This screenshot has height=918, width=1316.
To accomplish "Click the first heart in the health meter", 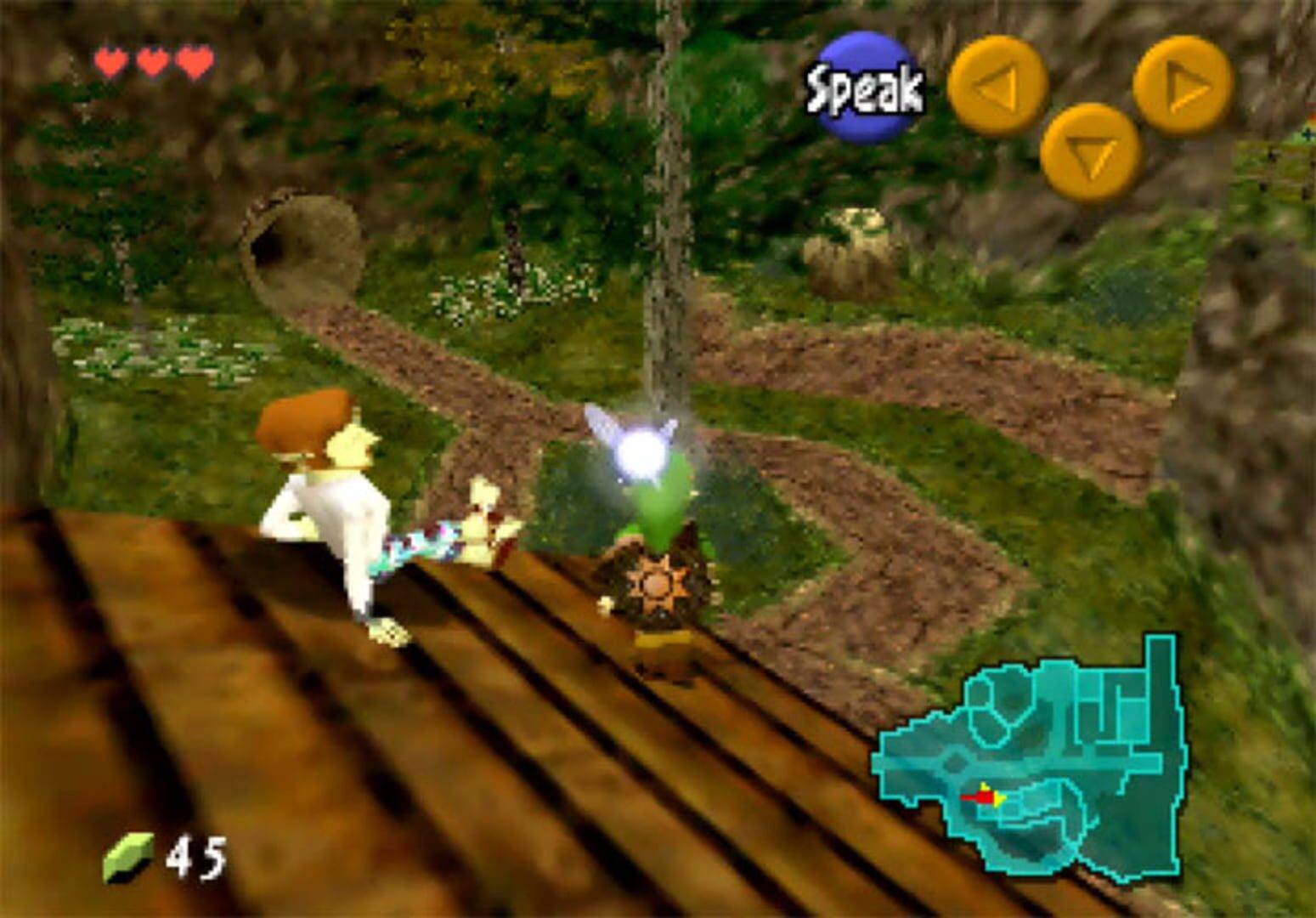I will [110, 61].
